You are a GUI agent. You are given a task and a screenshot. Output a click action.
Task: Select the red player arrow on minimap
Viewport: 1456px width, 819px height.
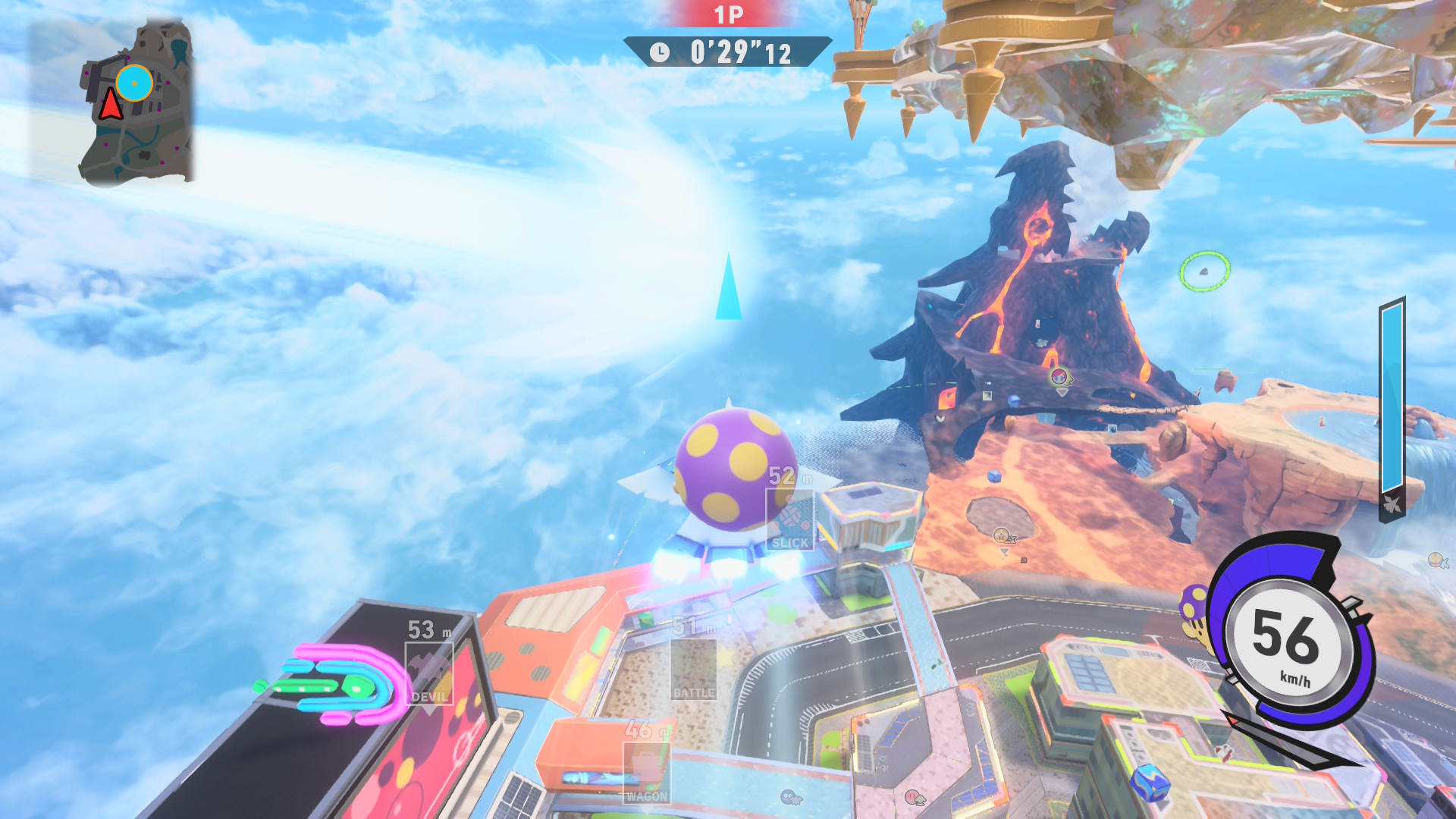[111, 105]
